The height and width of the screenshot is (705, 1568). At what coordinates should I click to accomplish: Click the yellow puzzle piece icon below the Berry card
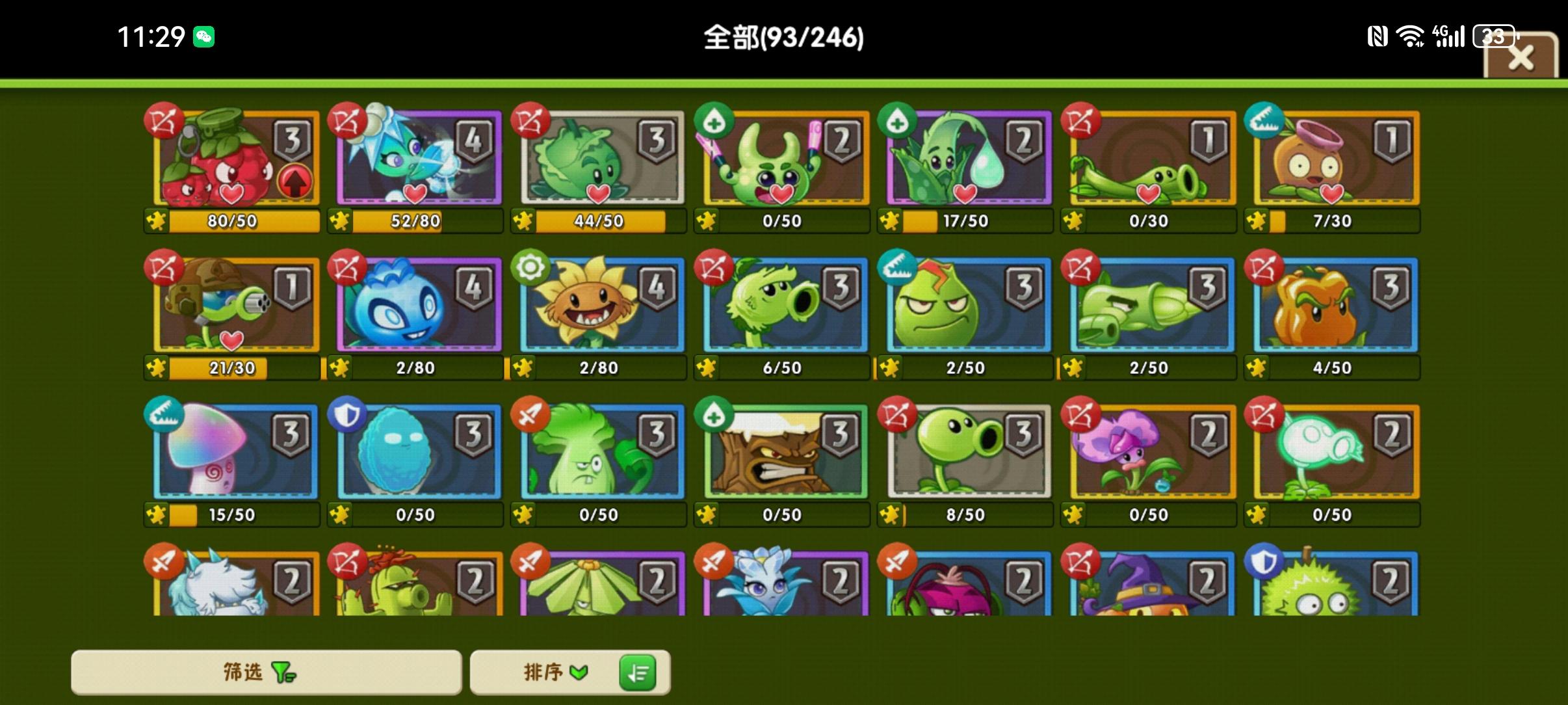click(x=155, y=221)
